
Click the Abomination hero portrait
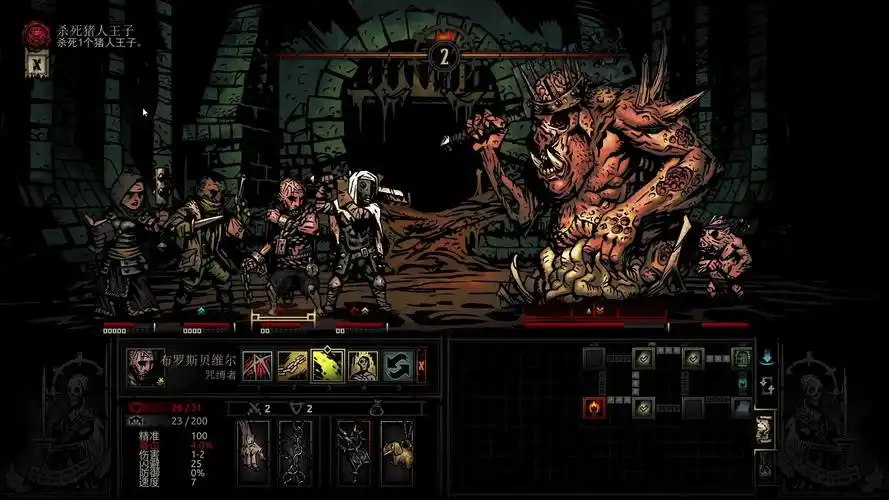point(145,366)
